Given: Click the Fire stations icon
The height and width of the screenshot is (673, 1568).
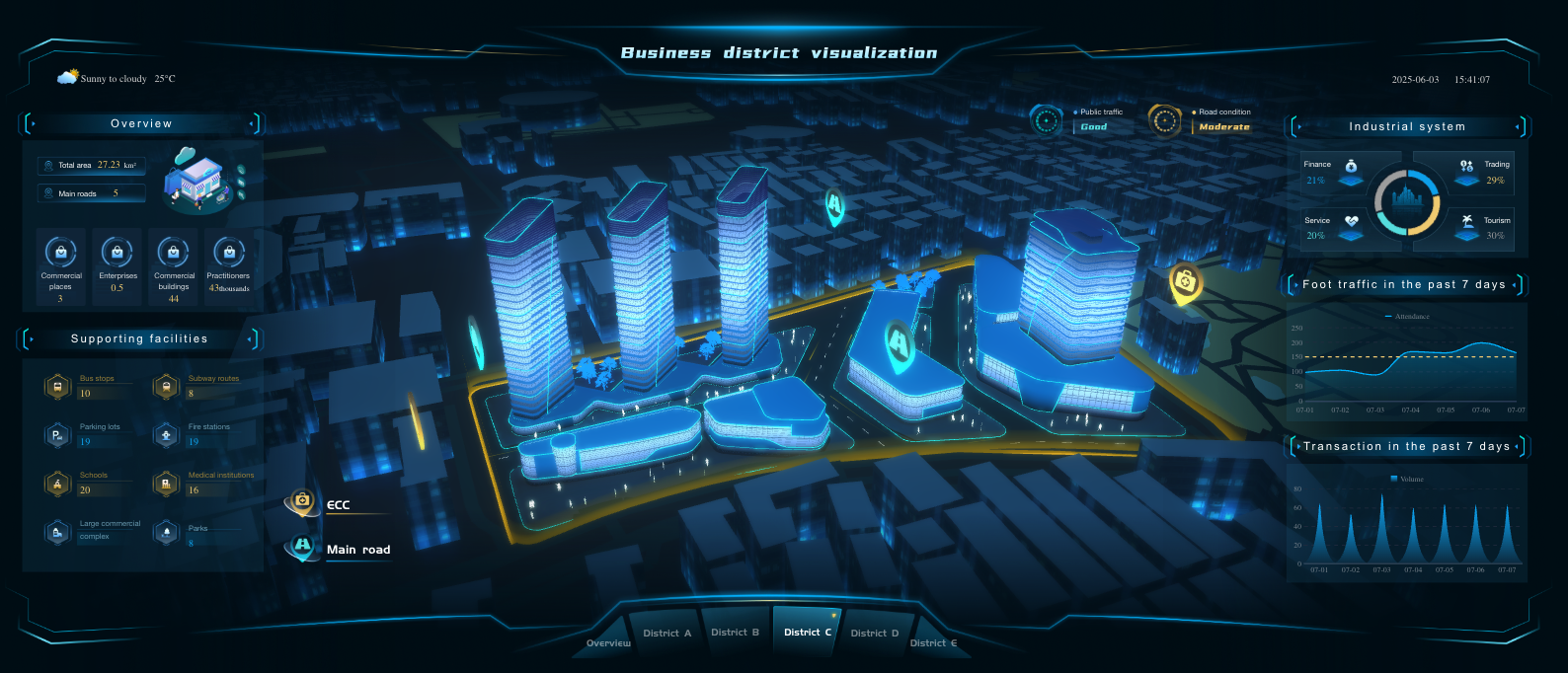Looking at the screenshot, I should [x=166, y=434].
